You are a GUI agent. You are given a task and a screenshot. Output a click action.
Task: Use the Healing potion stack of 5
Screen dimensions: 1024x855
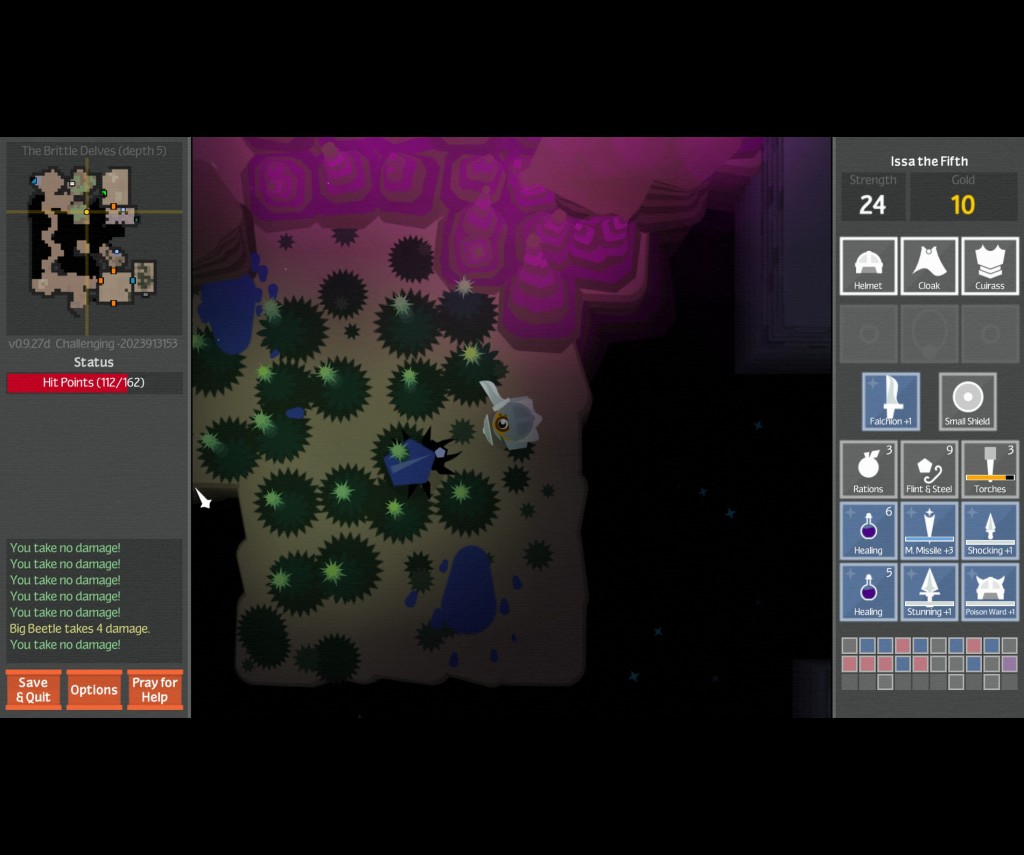pos(868,591)
